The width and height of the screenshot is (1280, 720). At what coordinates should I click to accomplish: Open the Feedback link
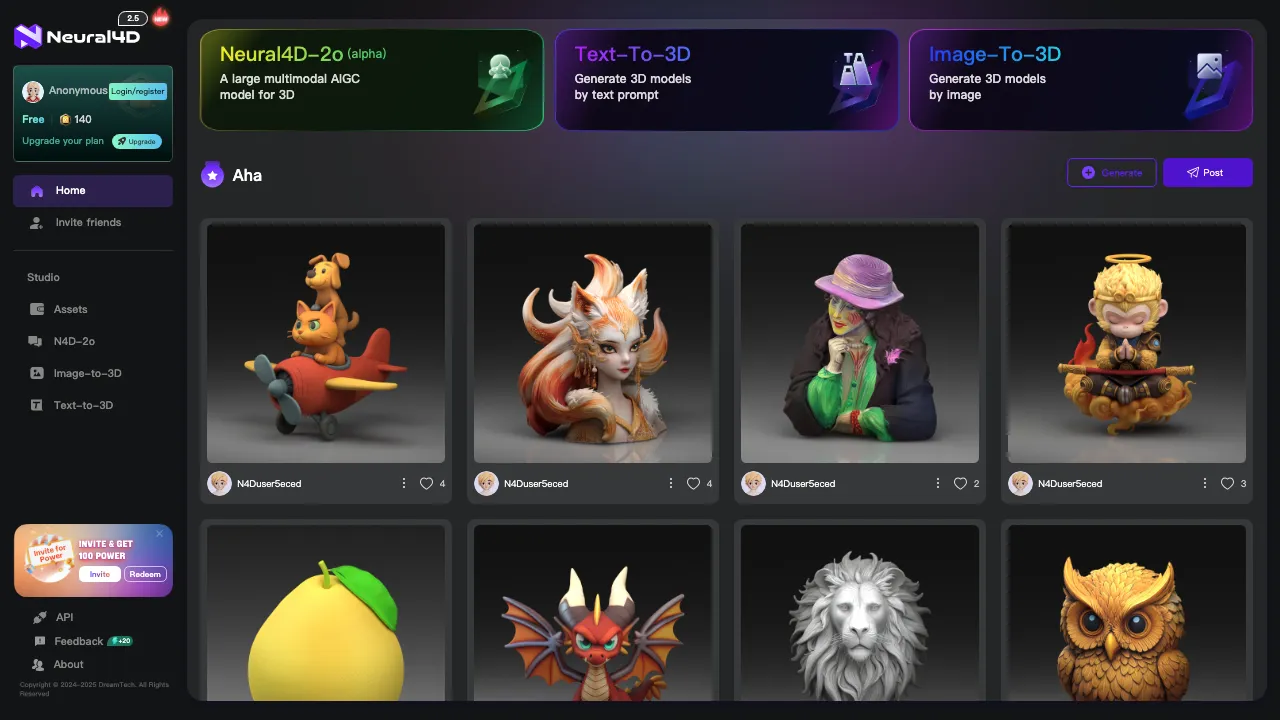point(78,641)
